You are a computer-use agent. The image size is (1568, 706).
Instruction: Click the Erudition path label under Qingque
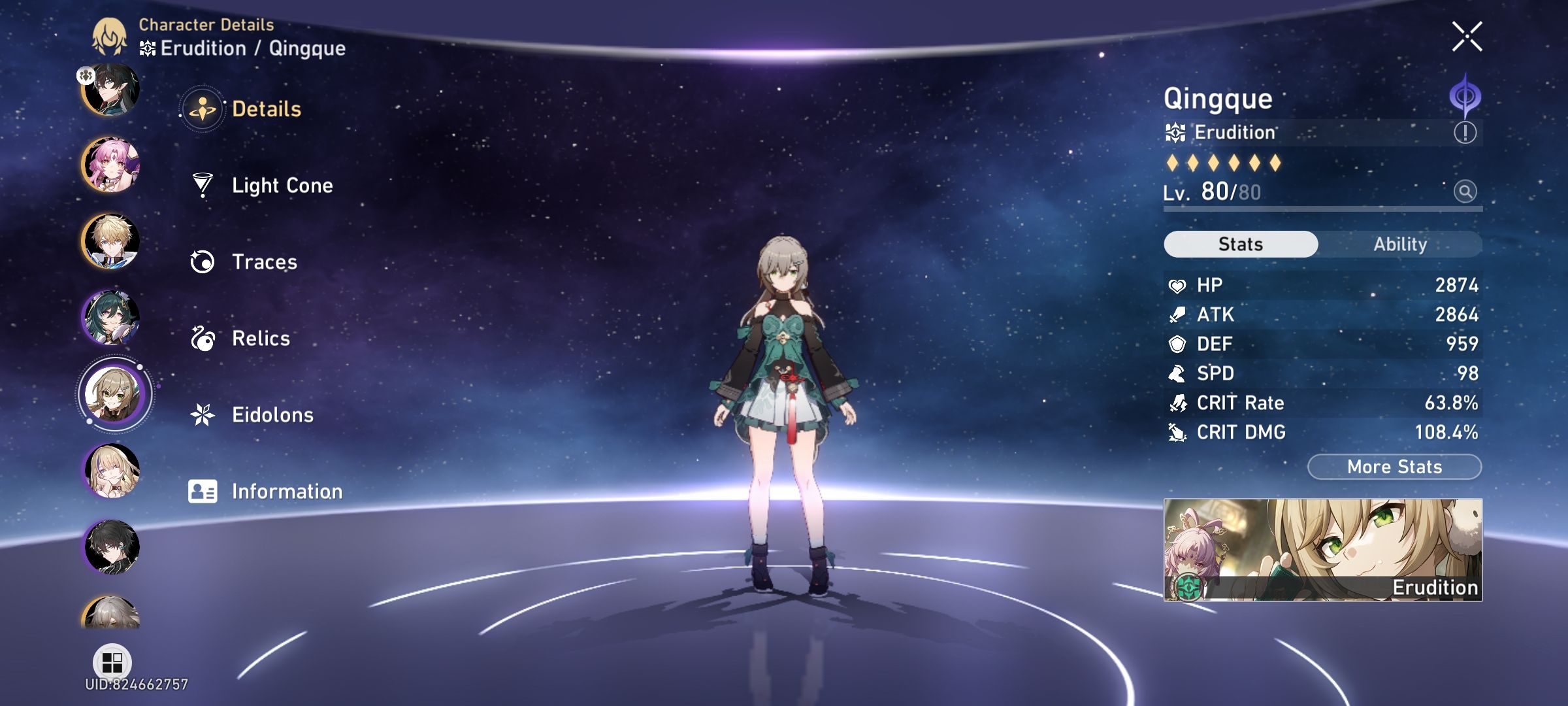1235,132
